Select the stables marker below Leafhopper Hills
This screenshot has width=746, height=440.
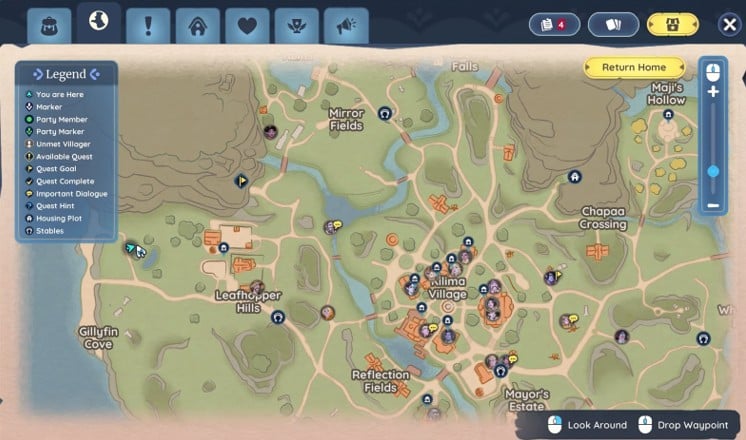click(278, 316)
